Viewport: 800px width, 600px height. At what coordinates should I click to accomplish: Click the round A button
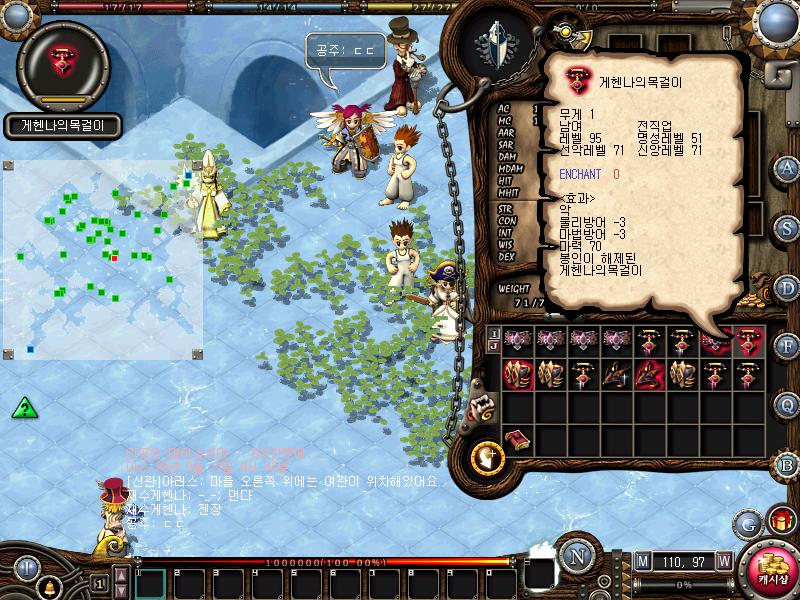[x=787, y=168]
